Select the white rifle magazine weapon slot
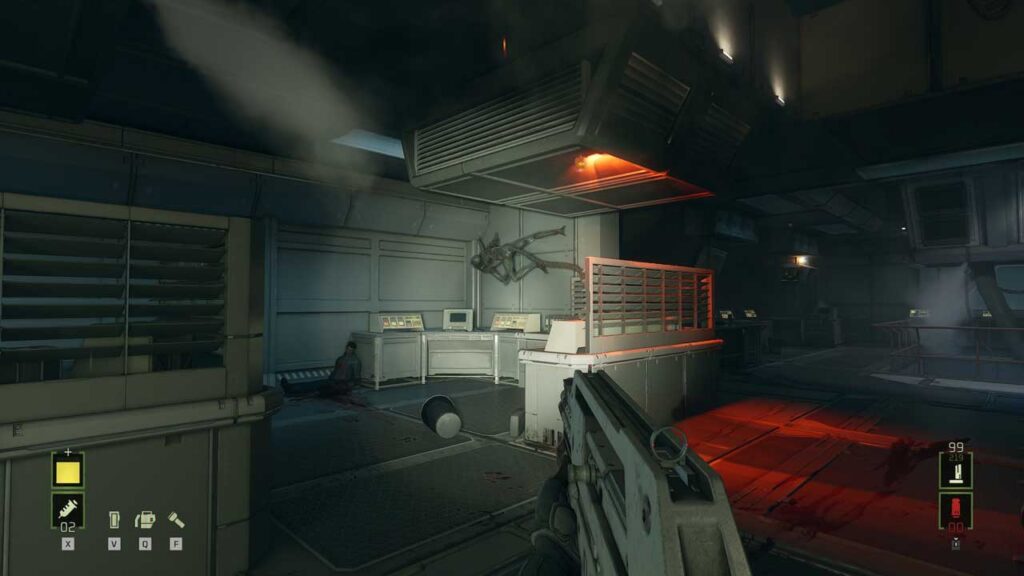The width and height of the screenshot is (1024, 576). coord(954,468)
